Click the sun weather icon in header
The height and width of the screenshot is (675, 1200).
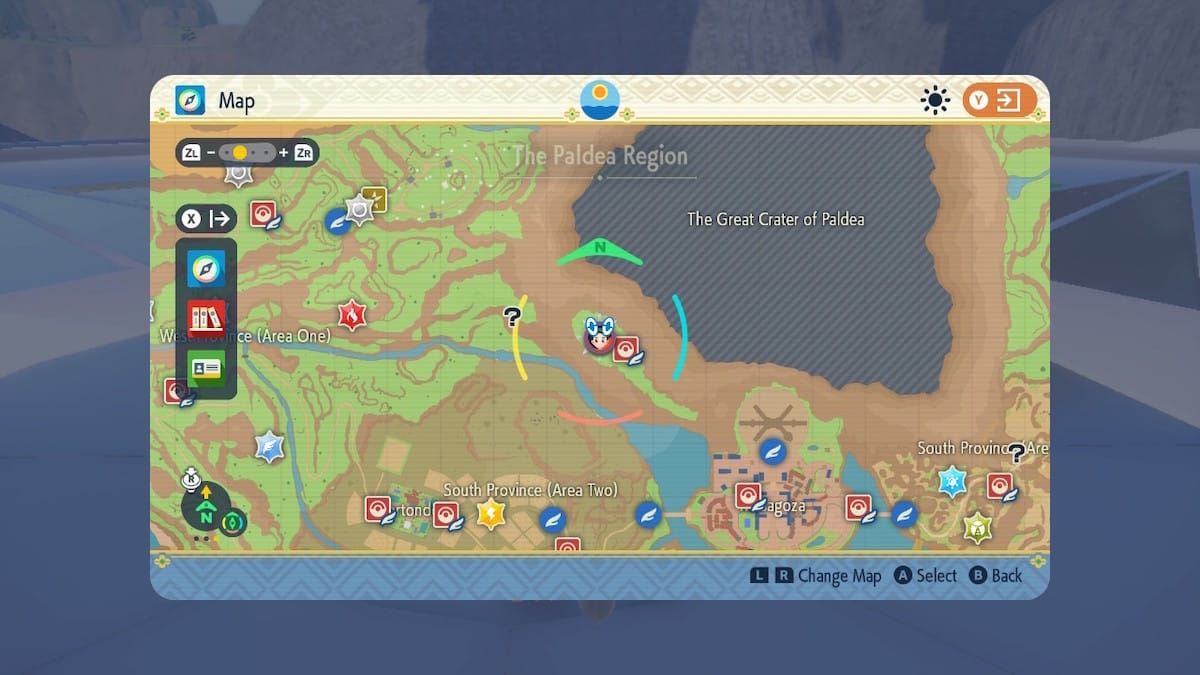click(935, 100)
